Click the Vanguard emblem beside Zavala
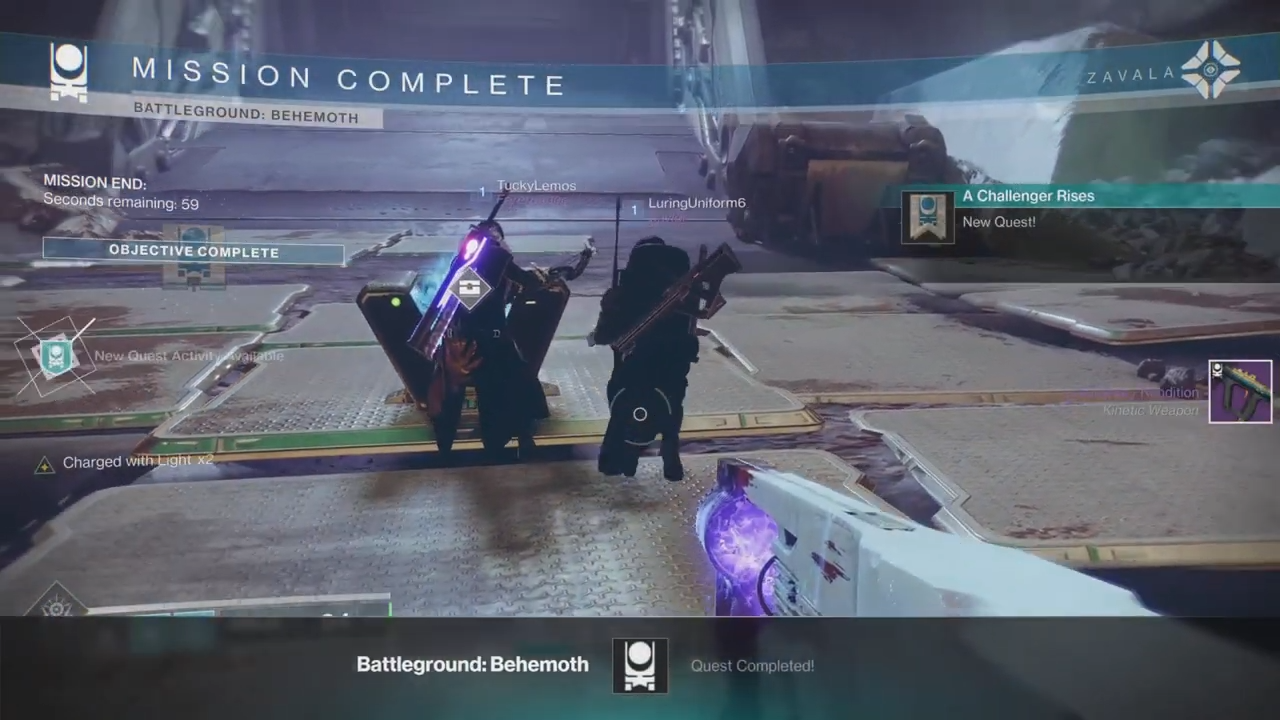The height and width of the screenshot is (720, 1280). tap(1210, 70)
